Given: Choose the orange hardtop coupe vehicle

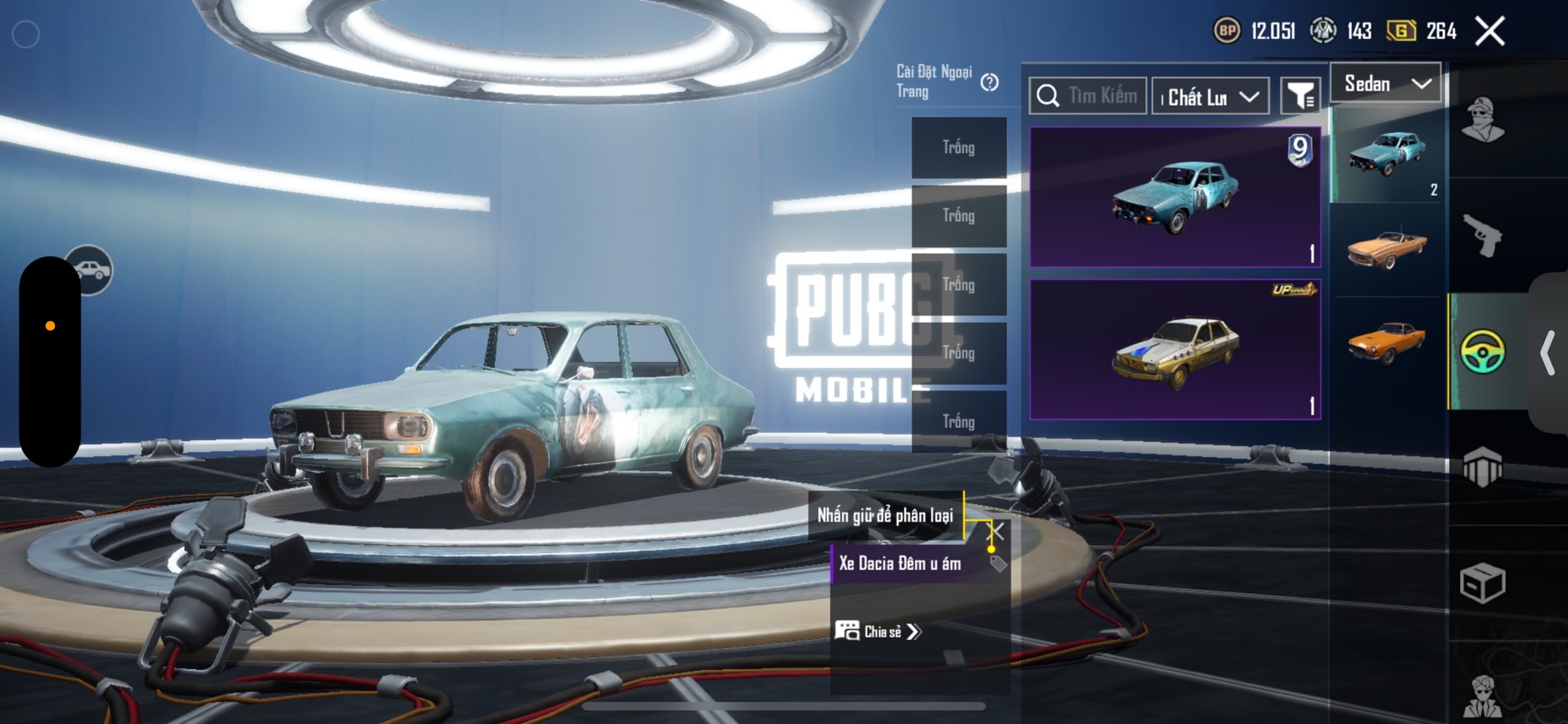Looking at the screenshot, I should click(1387, 341).
